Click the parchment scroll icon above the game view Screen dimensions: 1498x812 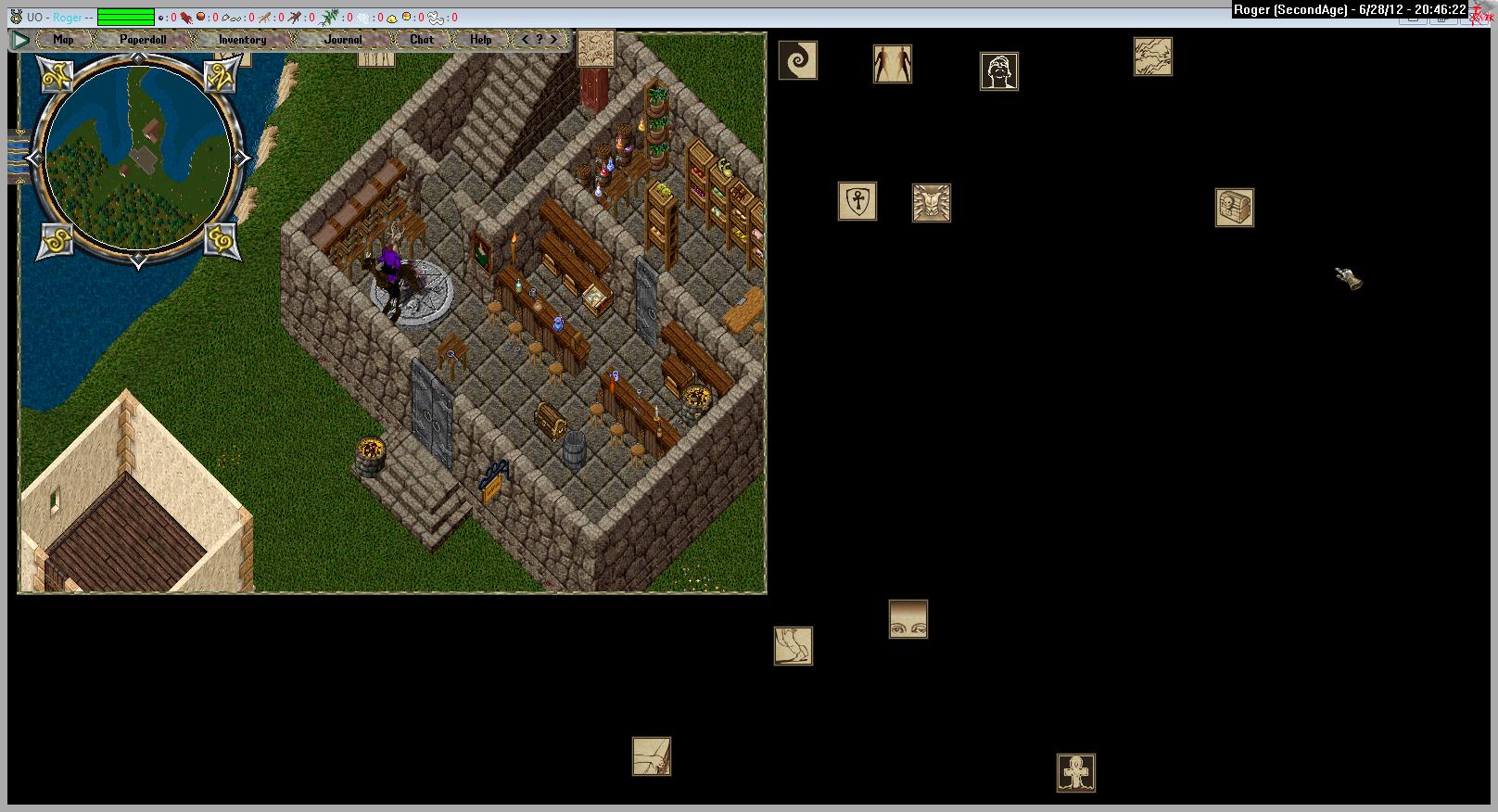pyautogui.click(x=596, y=48)
